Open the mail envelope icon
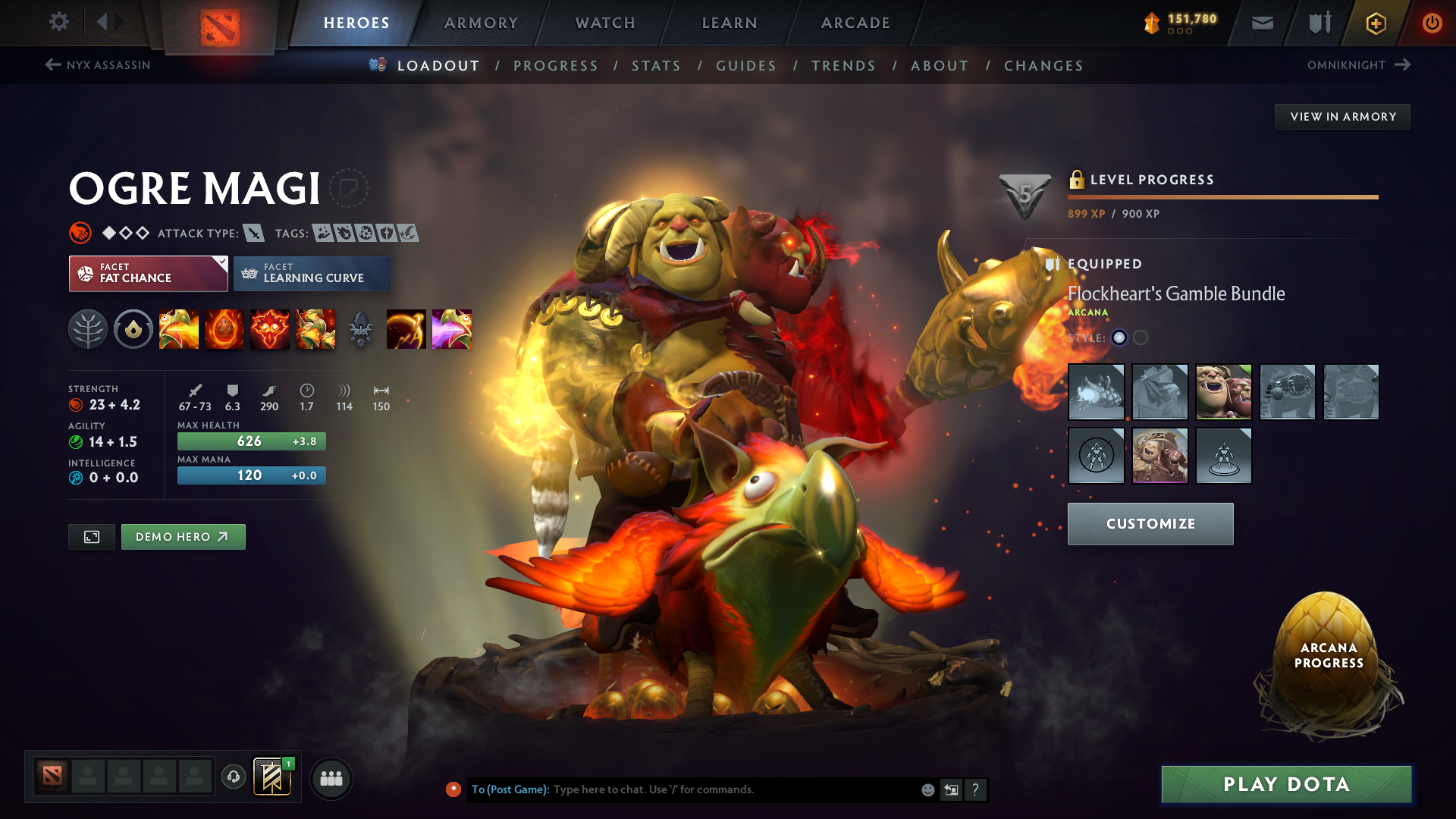This screenshot has height=819, width=1456. point(1261,23)
